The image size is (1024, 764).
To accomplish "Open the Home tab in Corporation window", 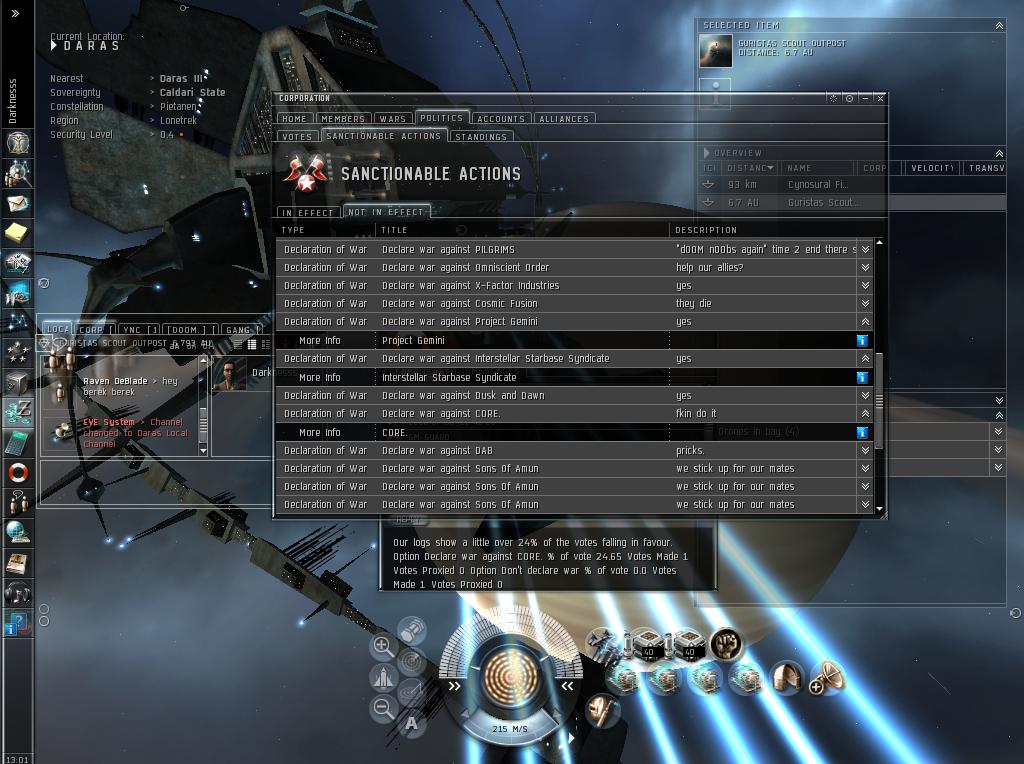I will coord(294,118).
